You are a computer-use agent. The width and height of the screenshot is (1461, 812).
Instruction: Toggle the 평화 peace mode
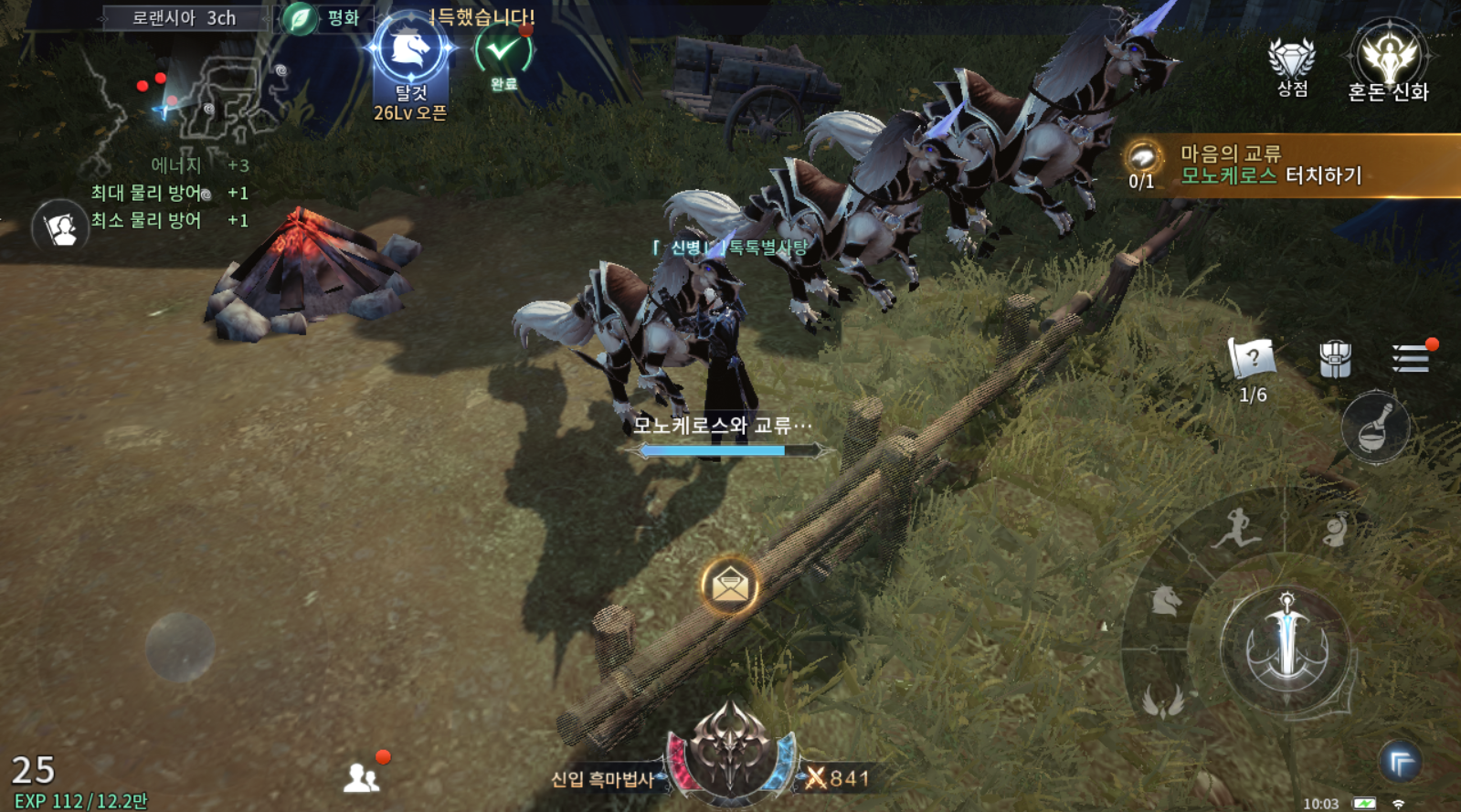[322, 18]
